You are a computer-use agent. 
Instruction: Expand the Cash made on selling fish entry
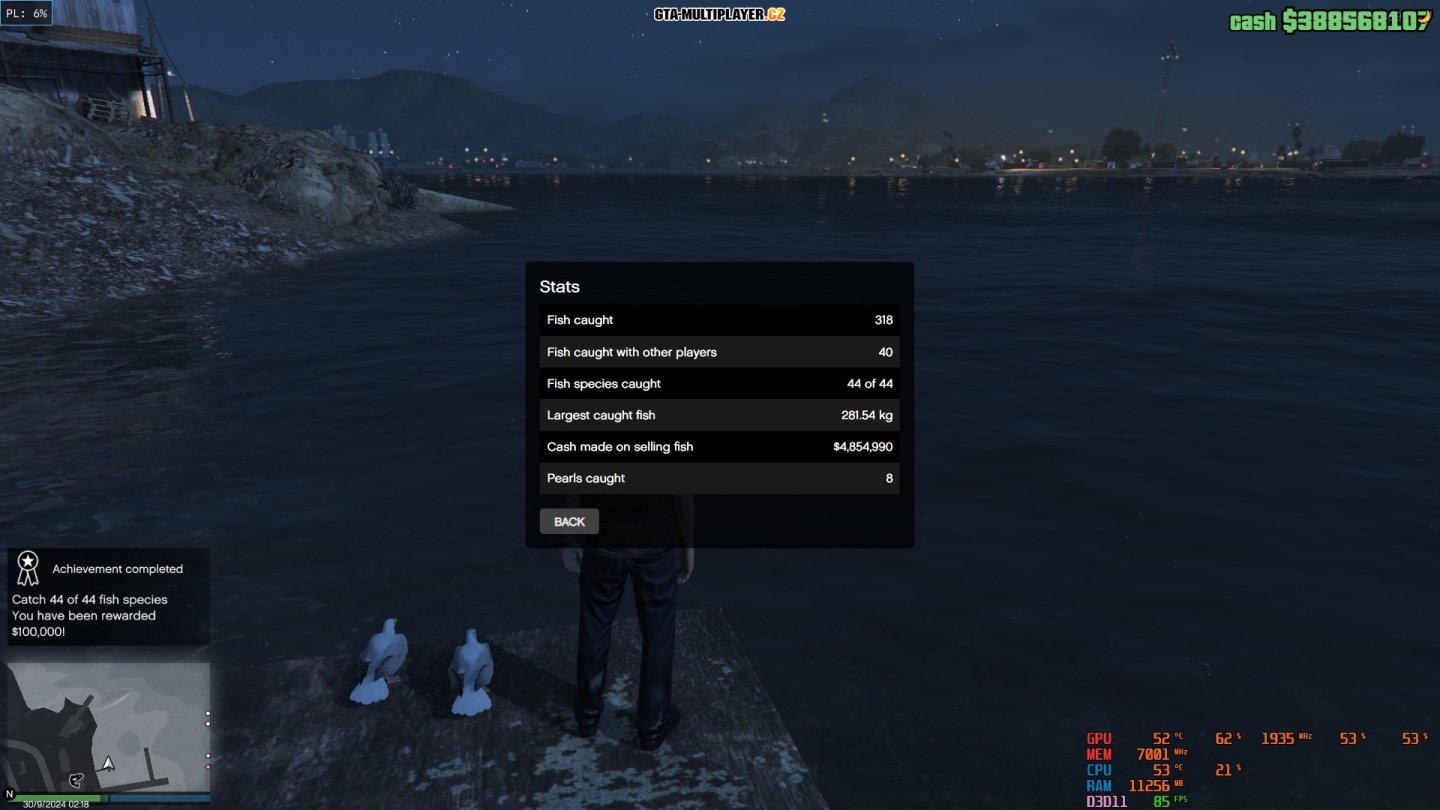(719, 447)
